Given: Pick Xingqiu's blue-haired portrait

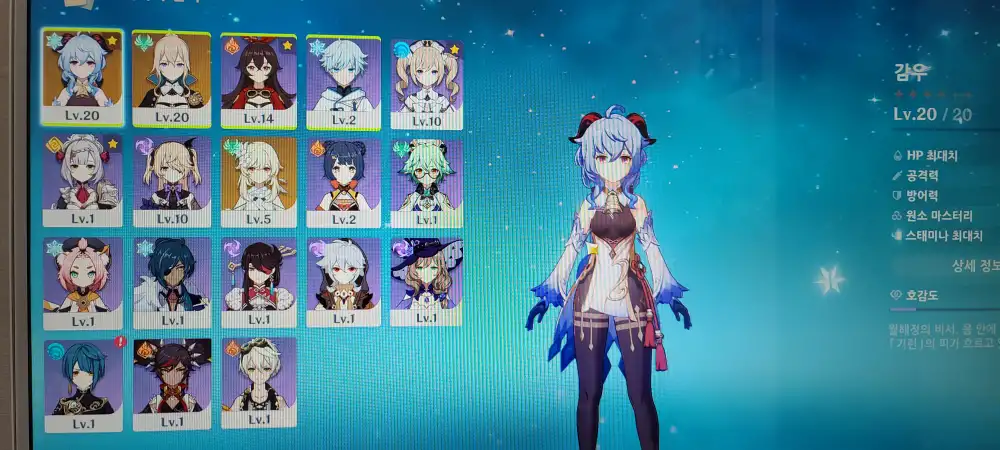Looking at the screenshot, I should (x=83, y=384).
